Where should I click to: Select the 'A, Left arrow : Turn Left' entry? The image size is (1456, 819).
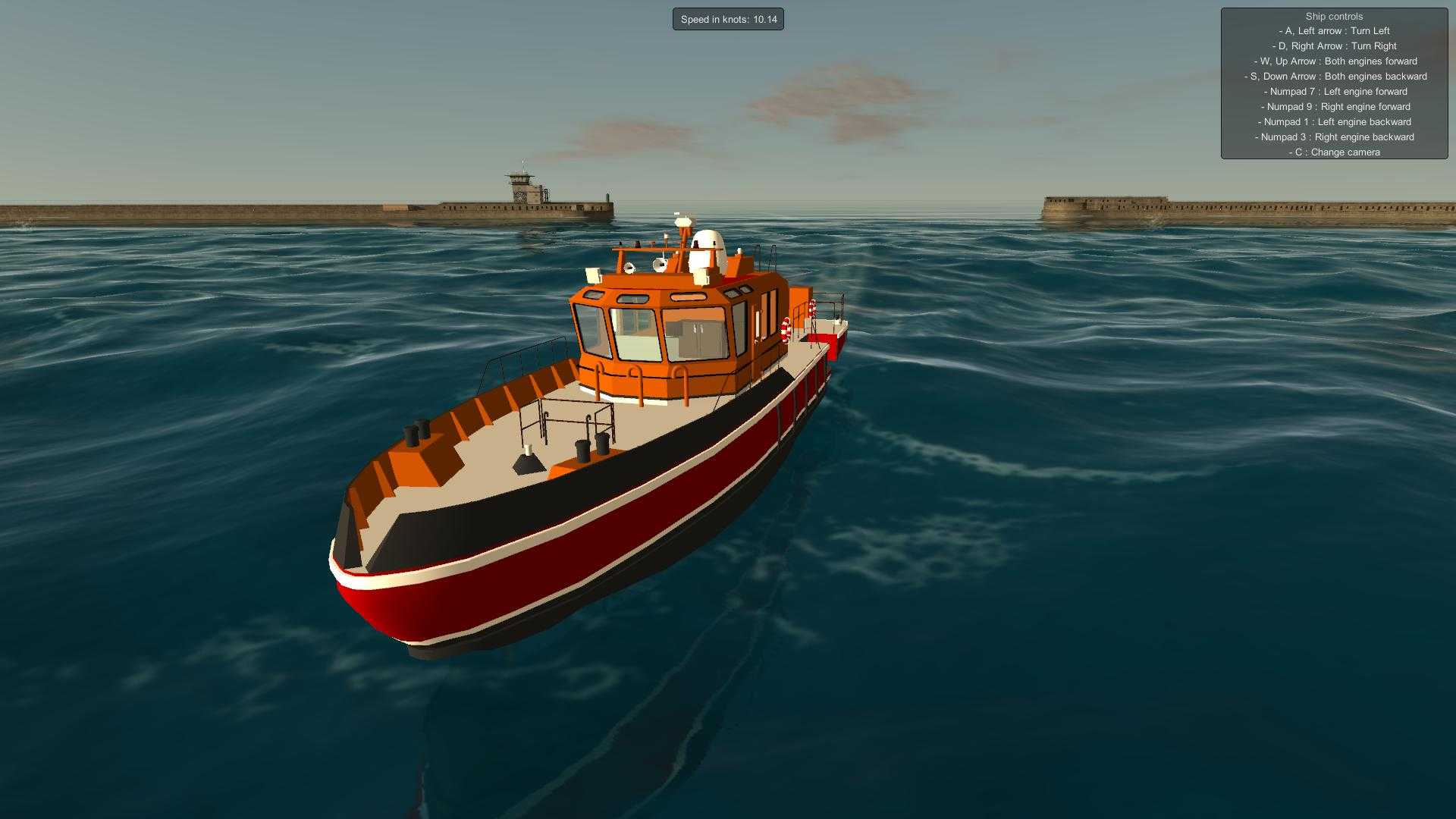pos(1334,30)
